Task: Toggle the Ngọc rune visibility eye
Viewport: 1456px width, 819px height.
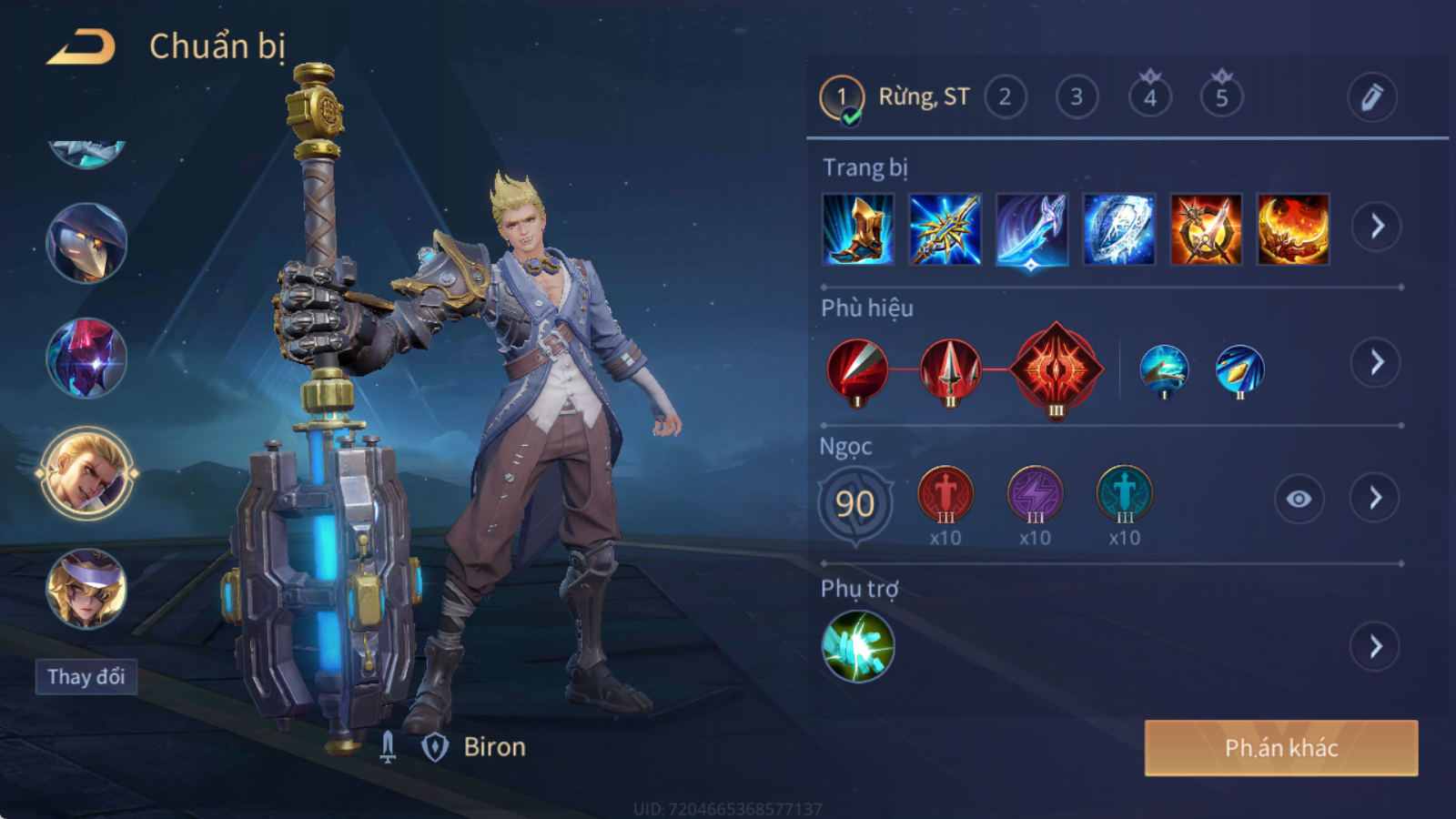Action: [x=1299, y=499]
